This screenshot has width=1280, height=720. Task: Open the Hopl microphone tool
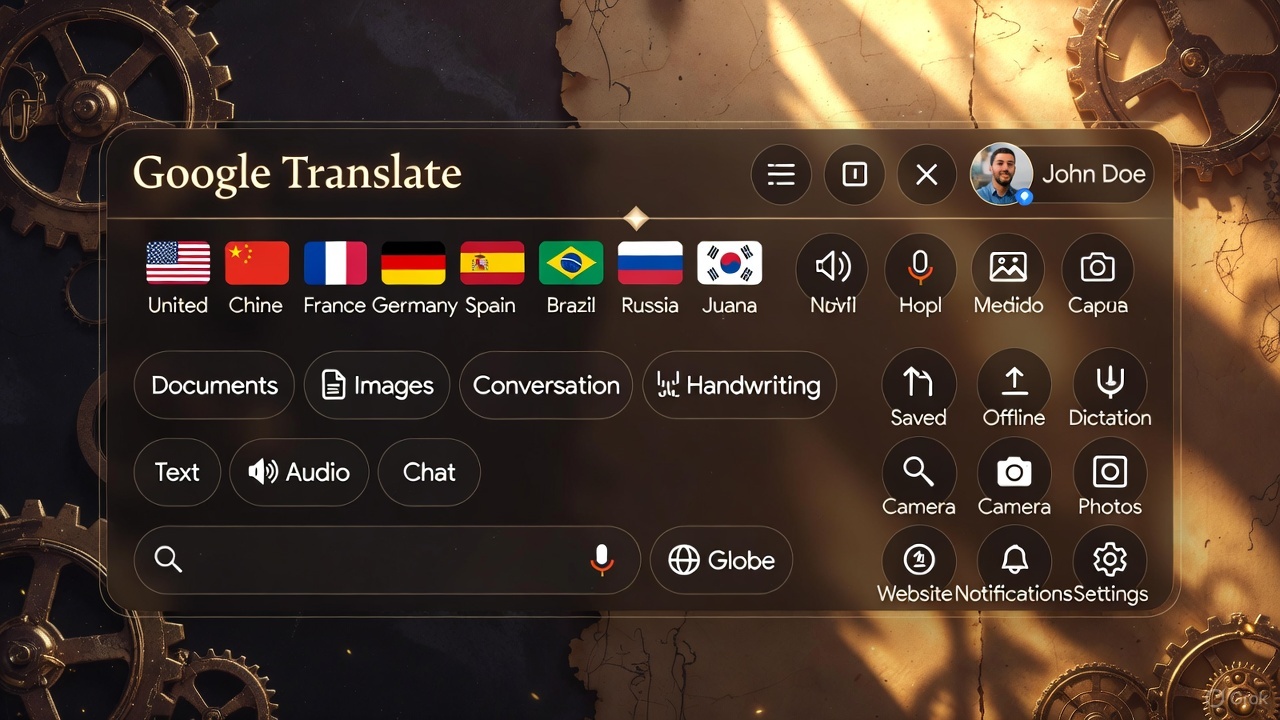(x=920, y=267)
